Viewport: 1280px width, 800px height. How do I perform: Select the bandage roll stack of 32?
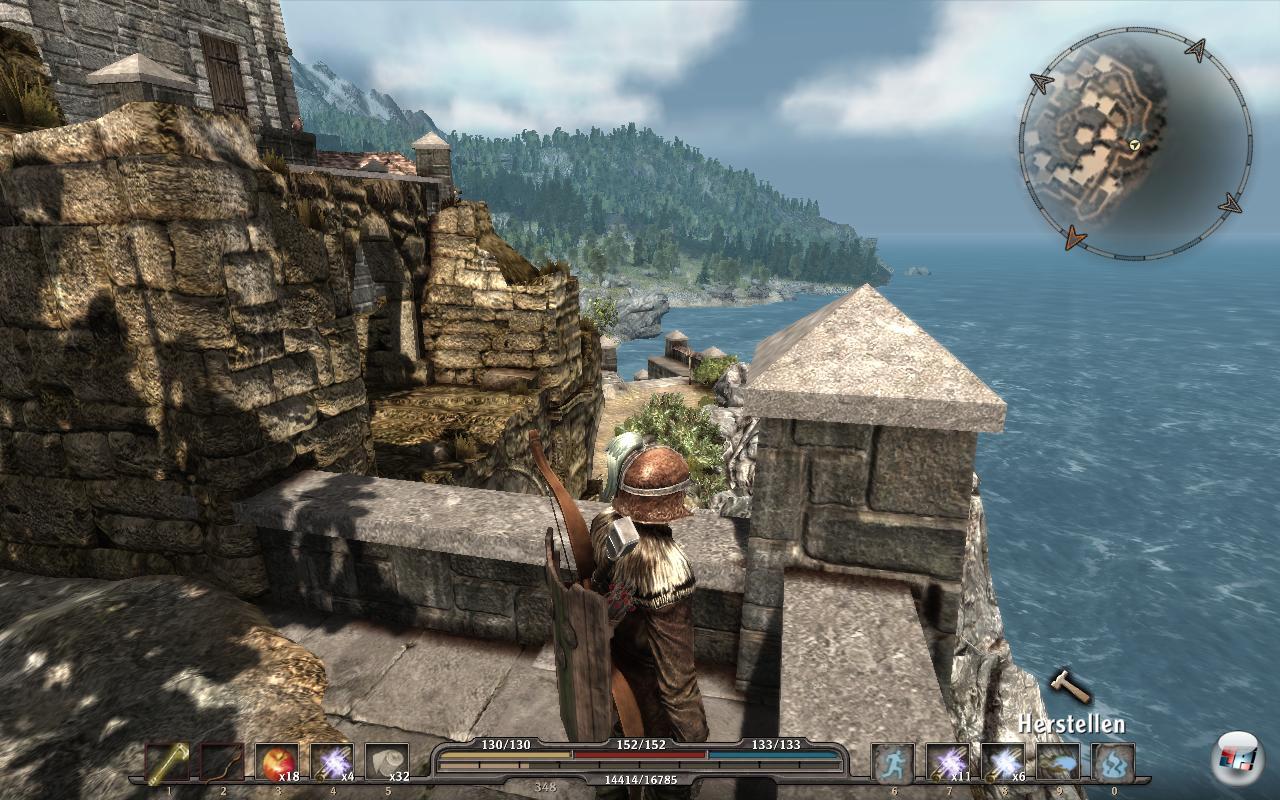pyautogui.click(x=387, y=763)
